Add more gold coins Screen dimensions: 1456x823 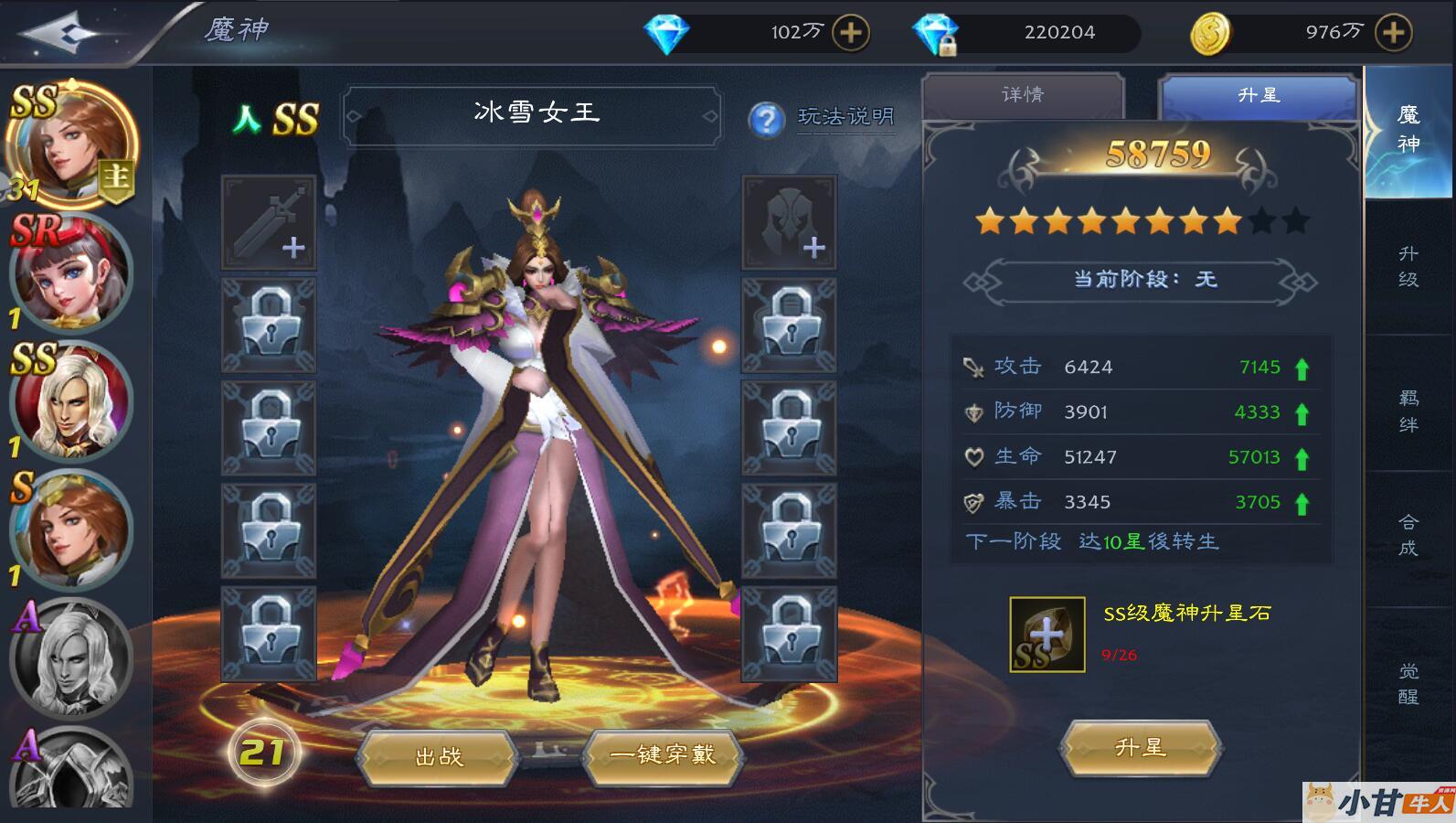[x=1393, y=33]
